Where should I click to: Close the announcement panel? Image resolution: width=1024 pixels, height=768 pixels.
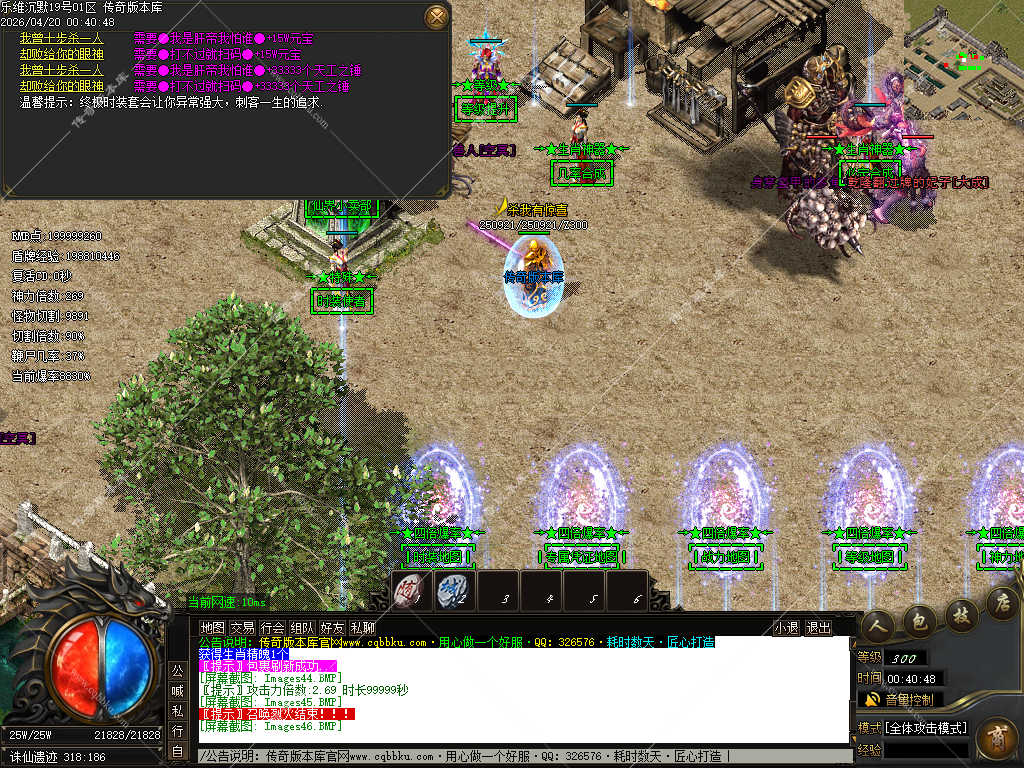click(x=437, y=17)
